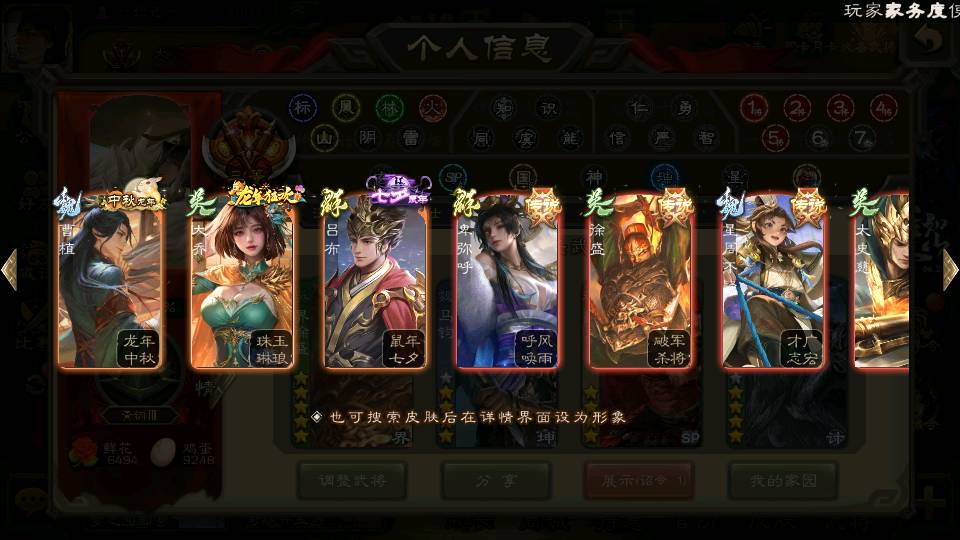This screenshot has width=960, height=540.
Task: Show more skins with the right arrow
Action: click(950, 270)
